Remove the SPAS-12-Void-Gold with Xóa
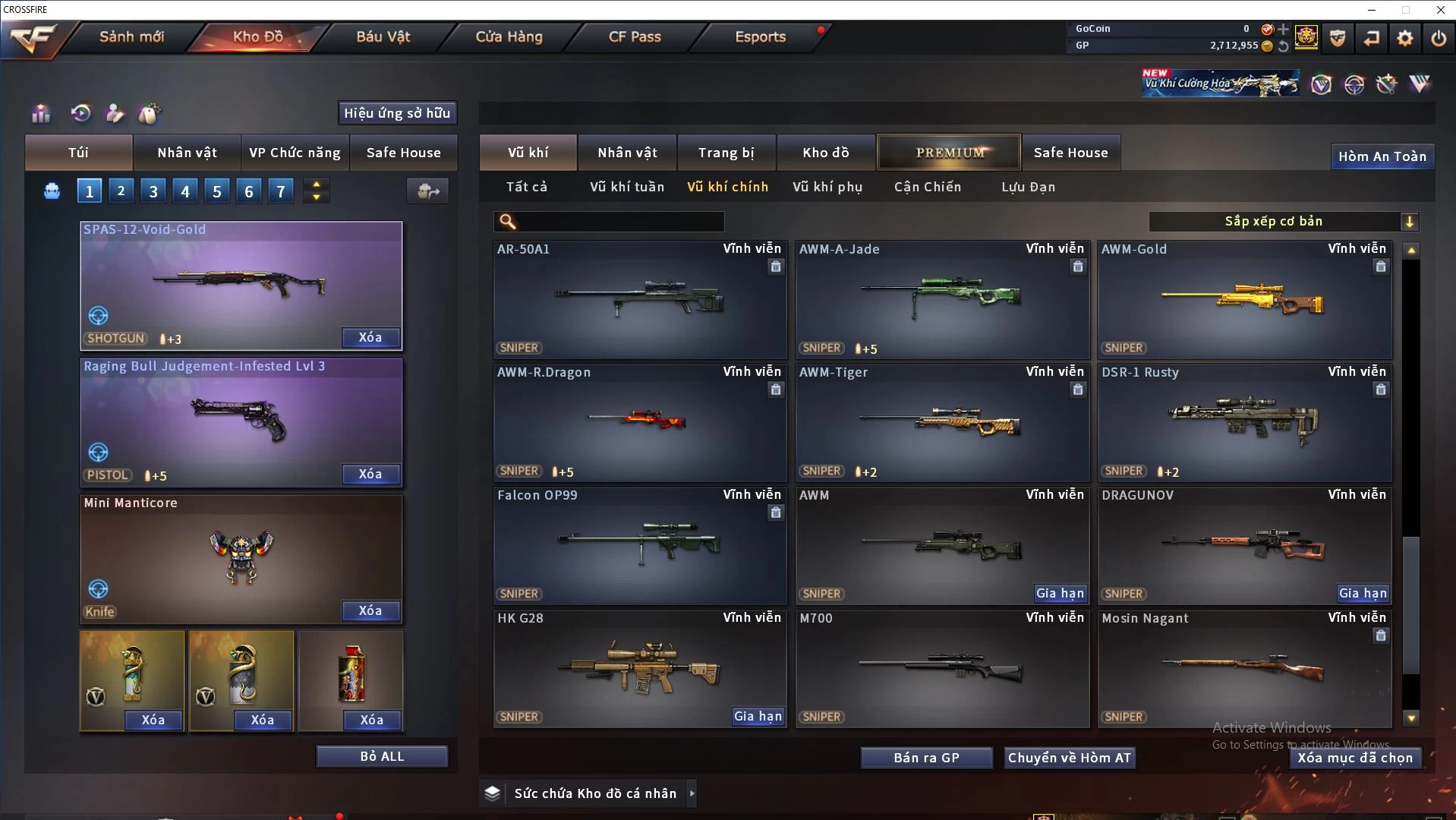 [x=370, y=338]
